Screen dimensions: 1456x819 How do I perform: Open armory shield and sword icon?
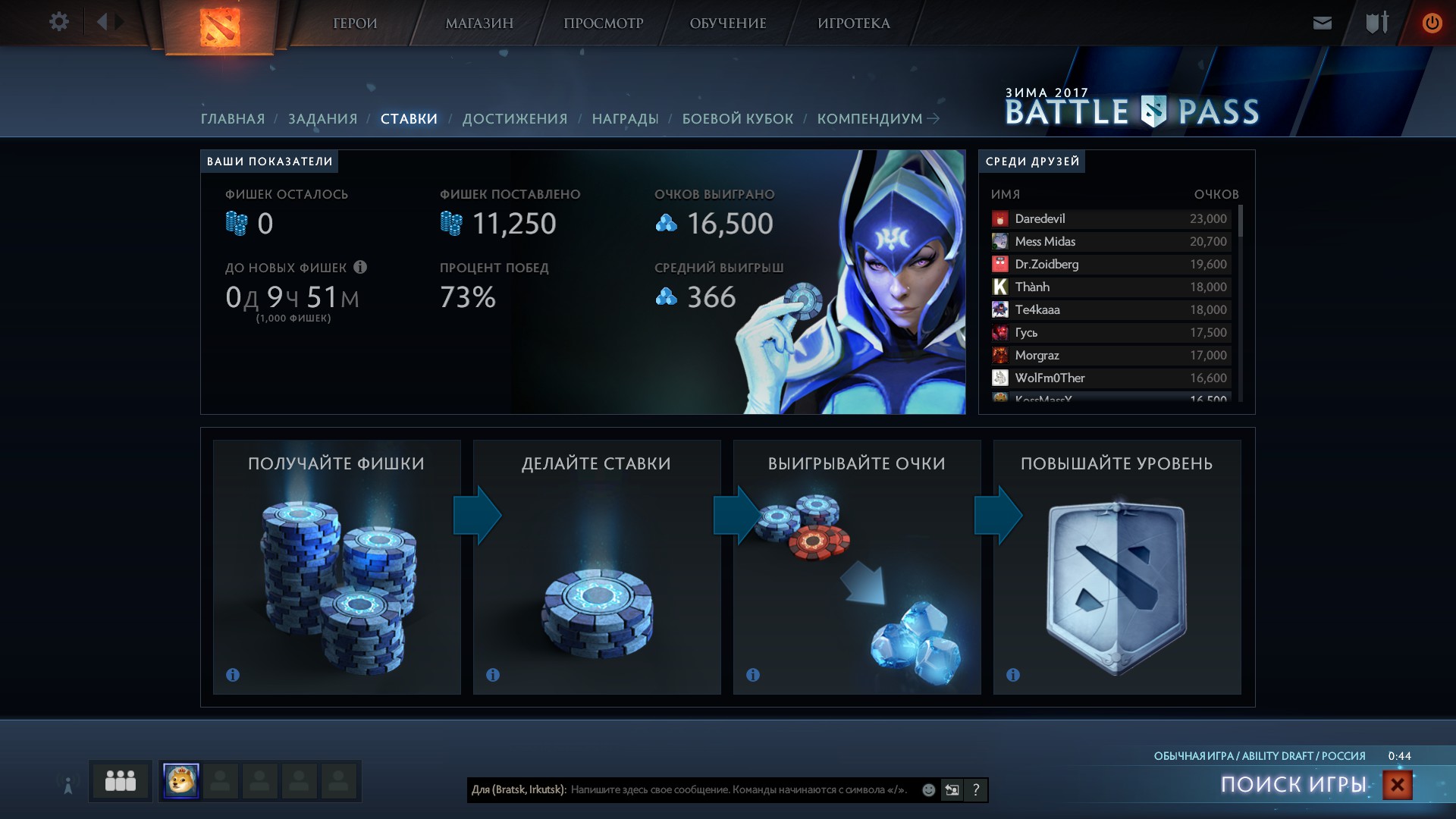point(1376,23)
